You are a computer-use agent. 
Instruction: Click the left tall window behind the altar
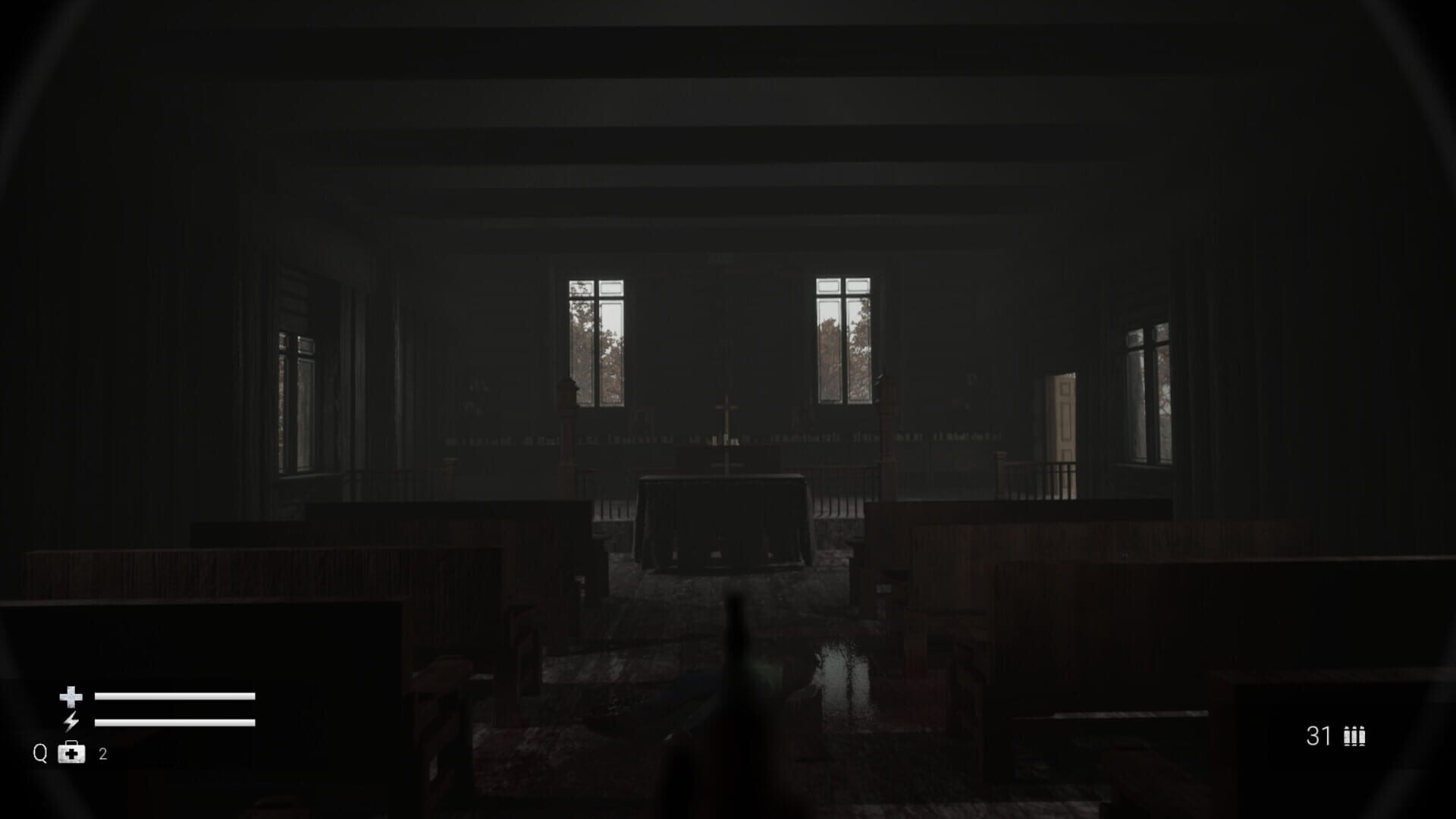(x=596, y=341)
